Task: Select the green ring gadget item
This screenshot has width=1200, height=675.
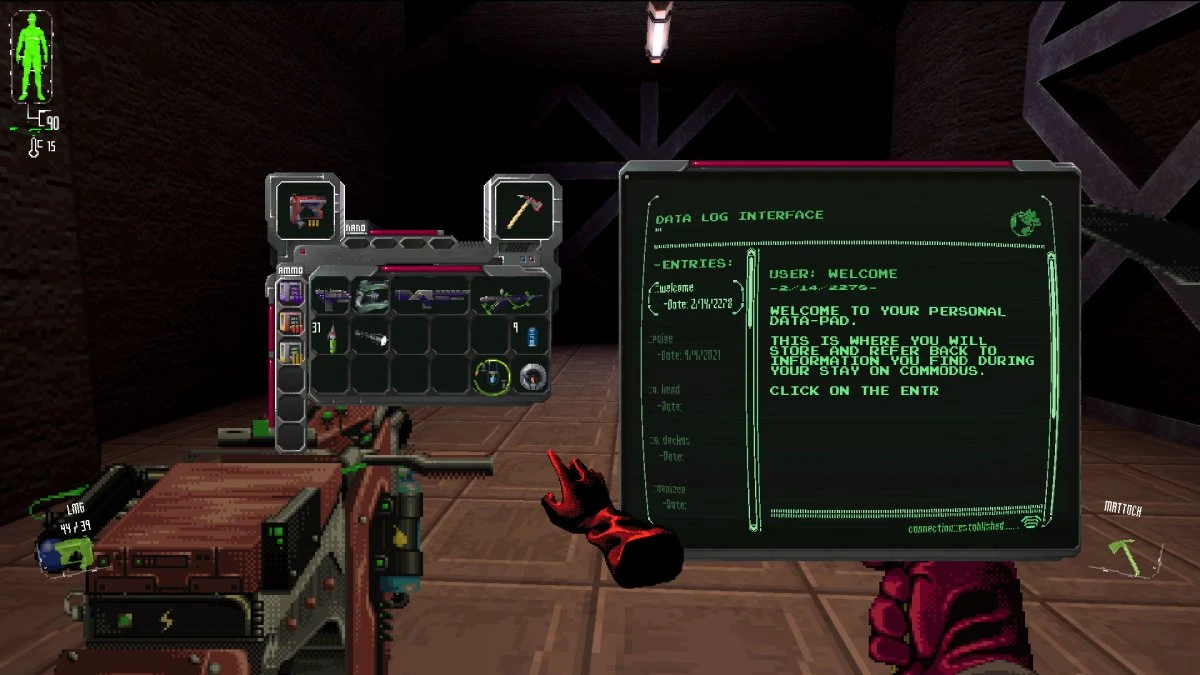Action: (x=492, y=376)
